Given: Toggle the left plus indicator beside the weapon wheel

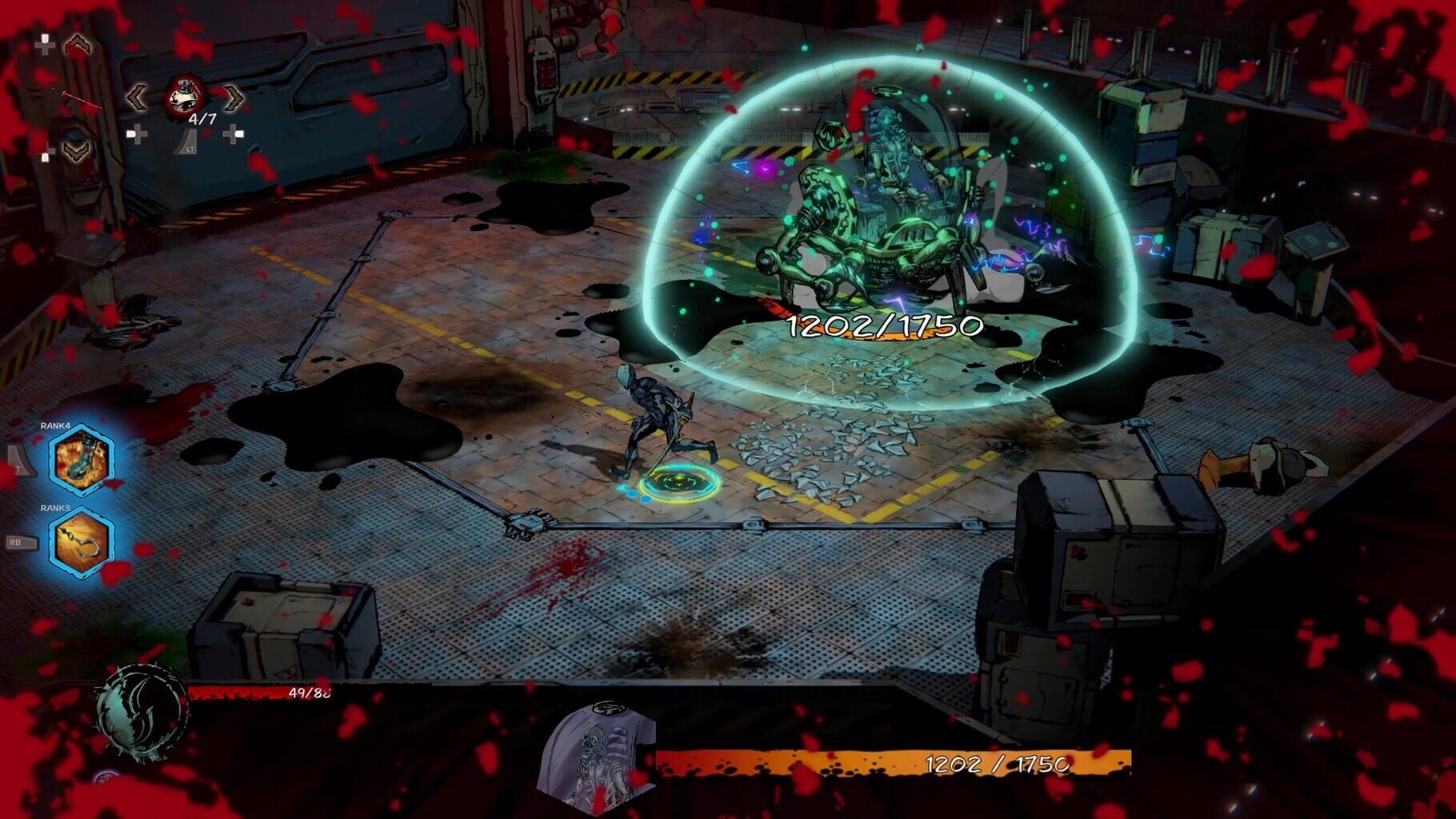Looking at the screenshot, I should tap(137, 134).
